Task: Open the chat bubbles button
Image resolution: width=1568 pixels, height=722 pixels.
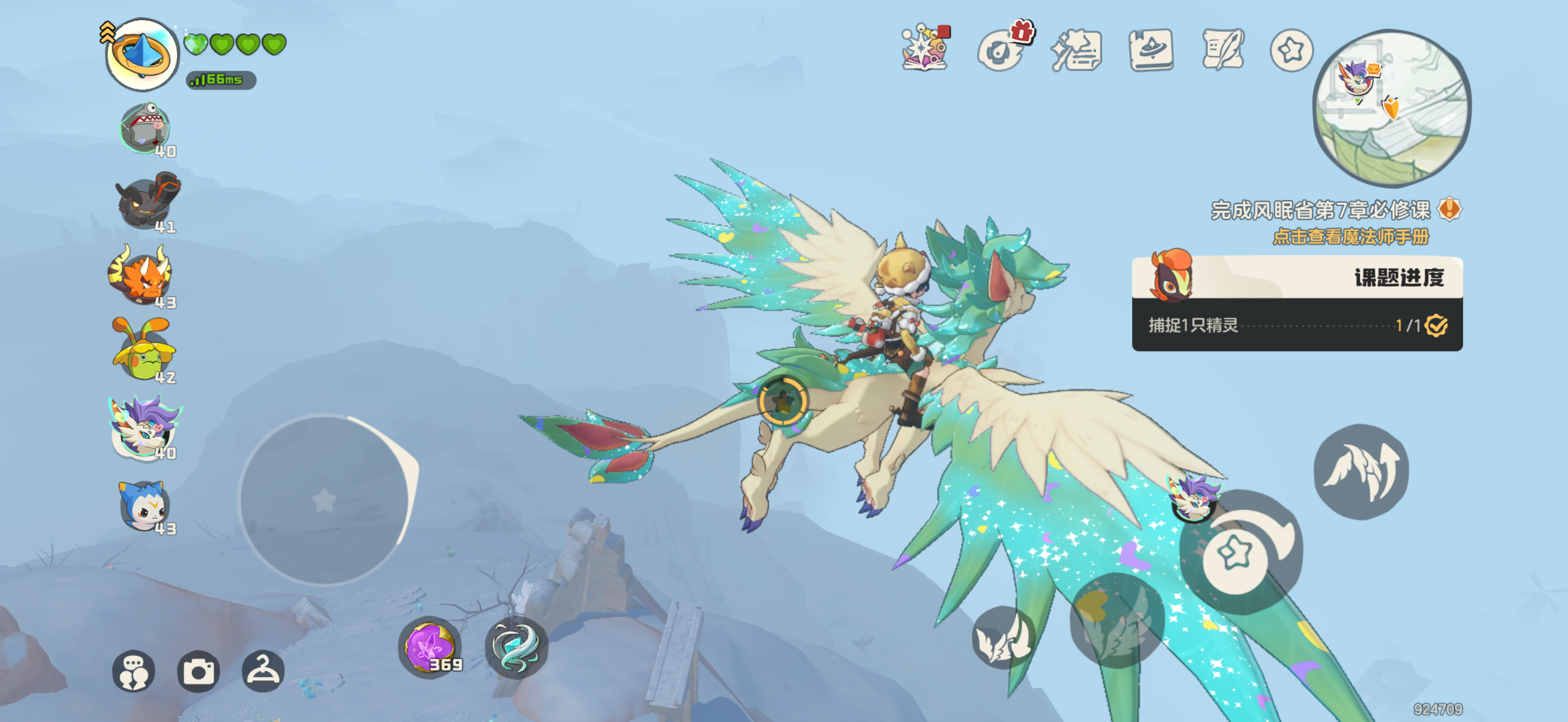Action: [x=133, y=671]
